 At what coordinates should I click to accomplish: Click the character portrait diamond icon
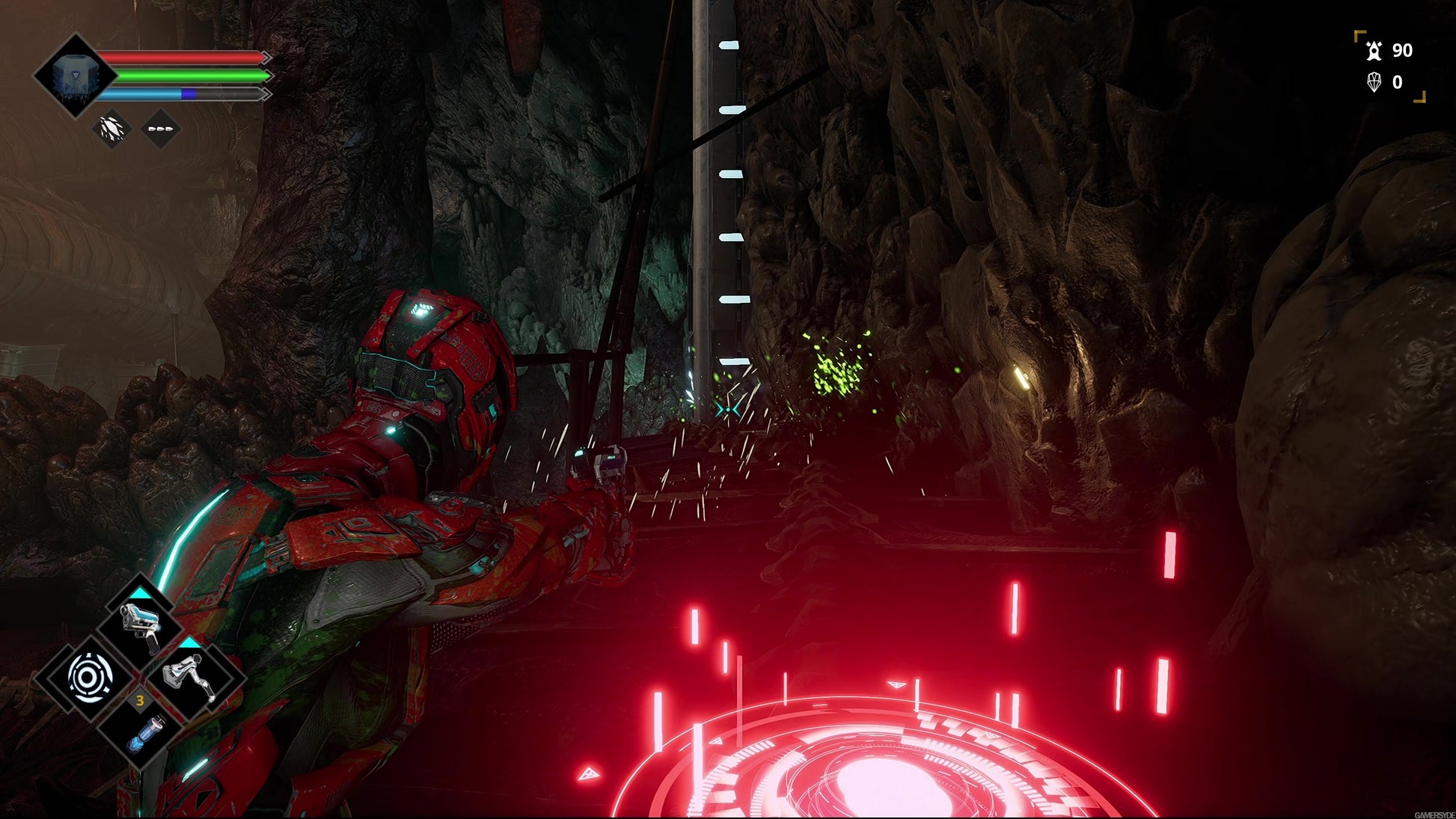(x=75, y=76)
